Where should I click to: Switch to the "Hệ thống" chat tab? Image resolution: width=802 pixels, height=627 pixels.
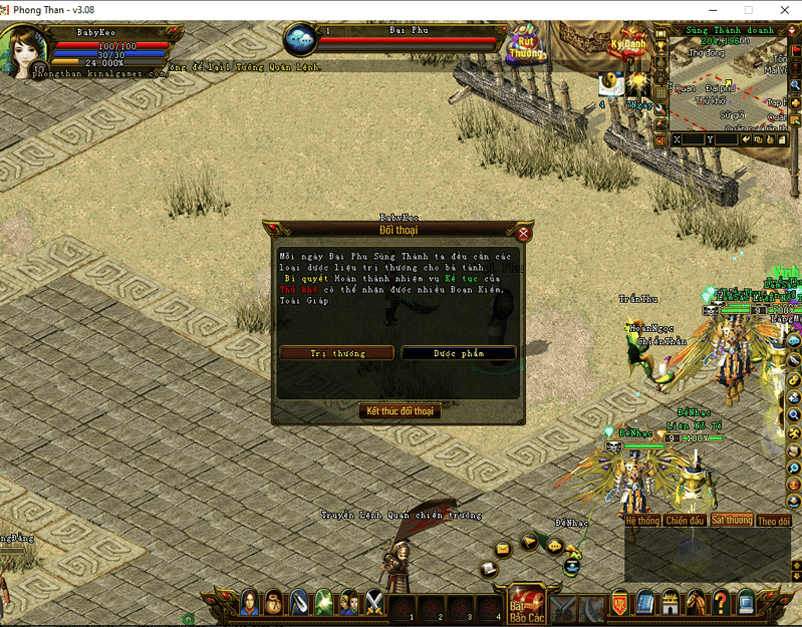642,521
